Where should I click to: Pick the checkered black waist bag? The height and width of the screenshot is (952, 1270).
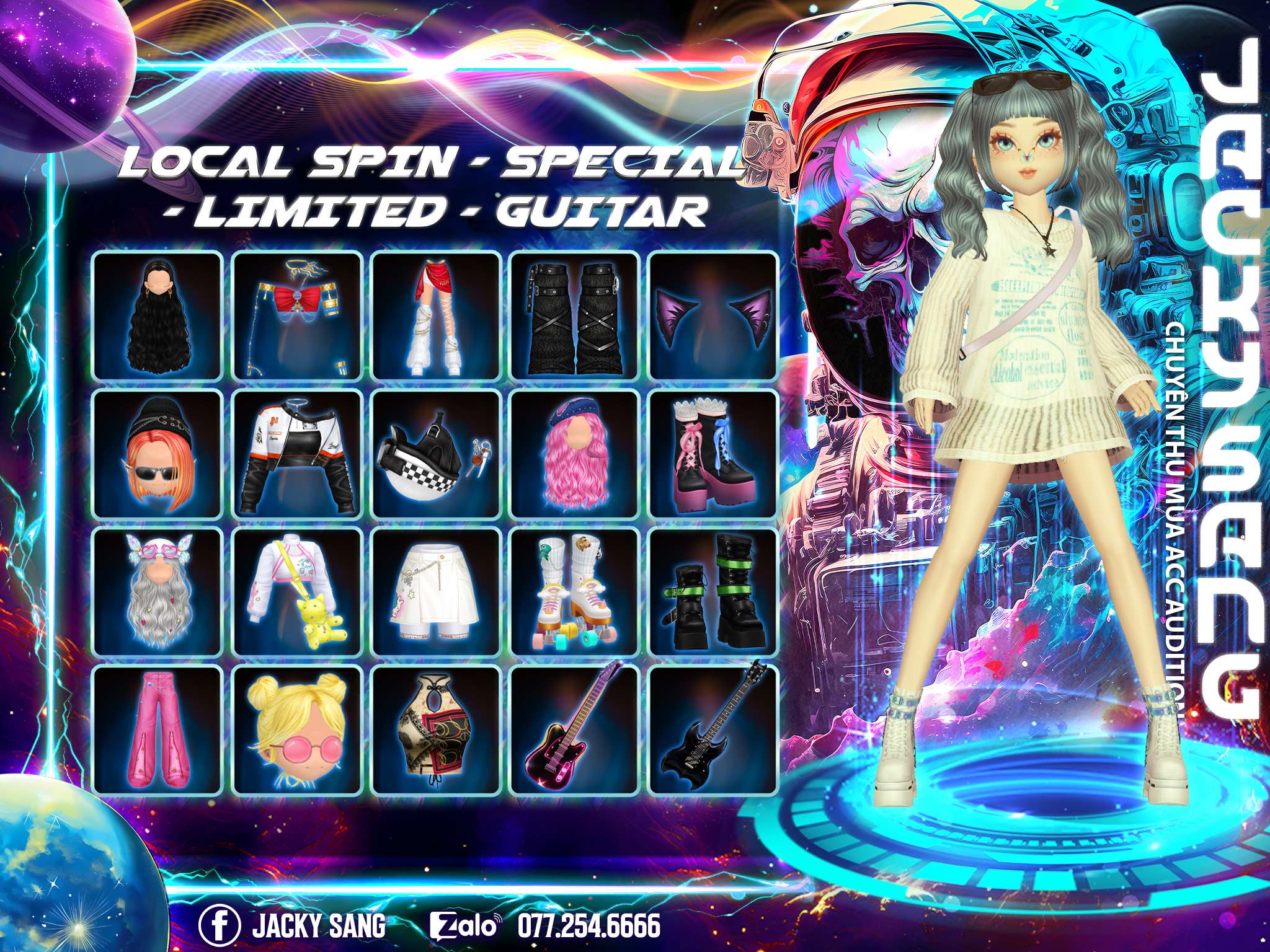click(436, 454)
